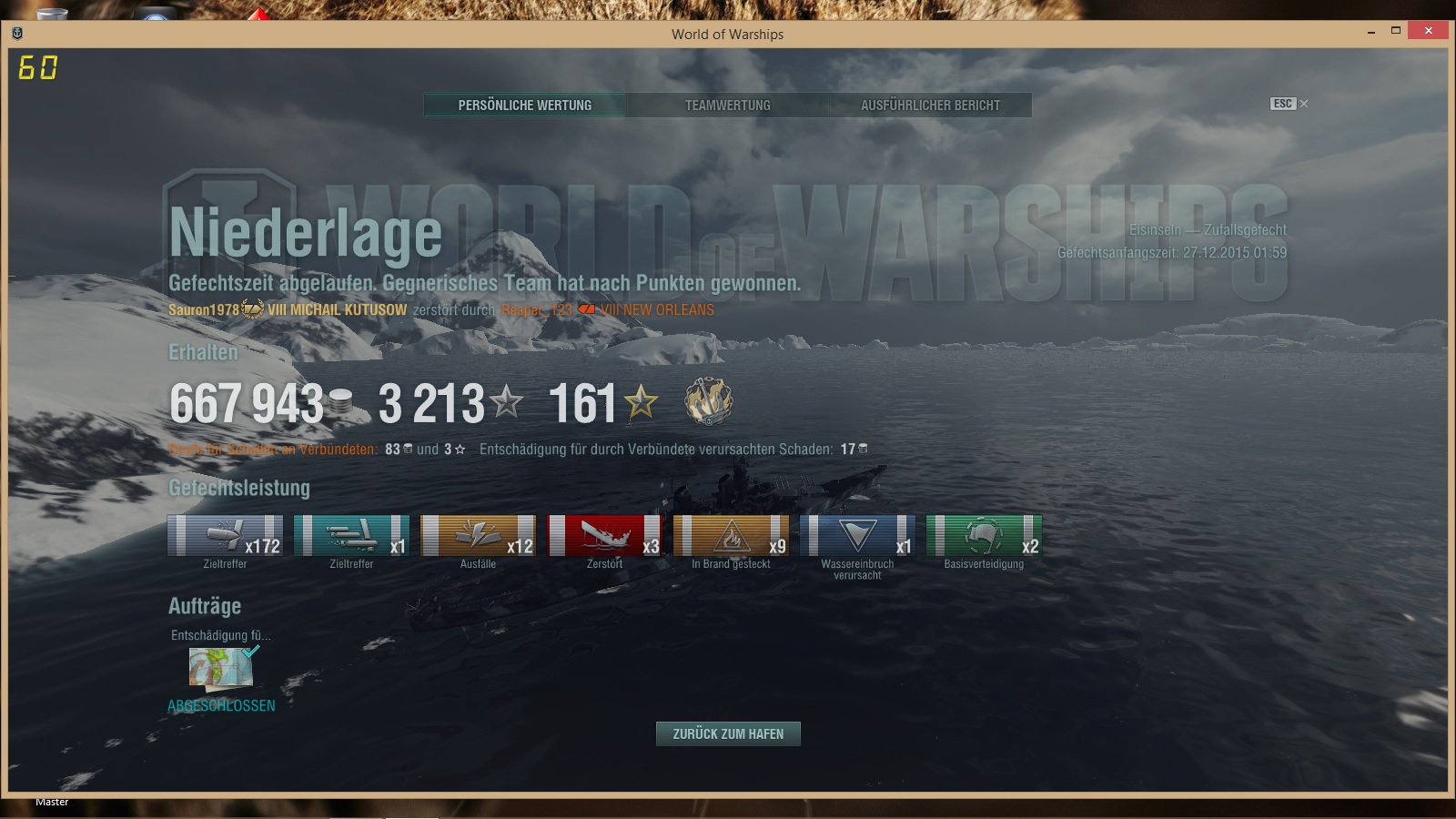Select the Wassereinbruch verursacht ribbon
1456x819 pixels.
click(x=857, y=535)
